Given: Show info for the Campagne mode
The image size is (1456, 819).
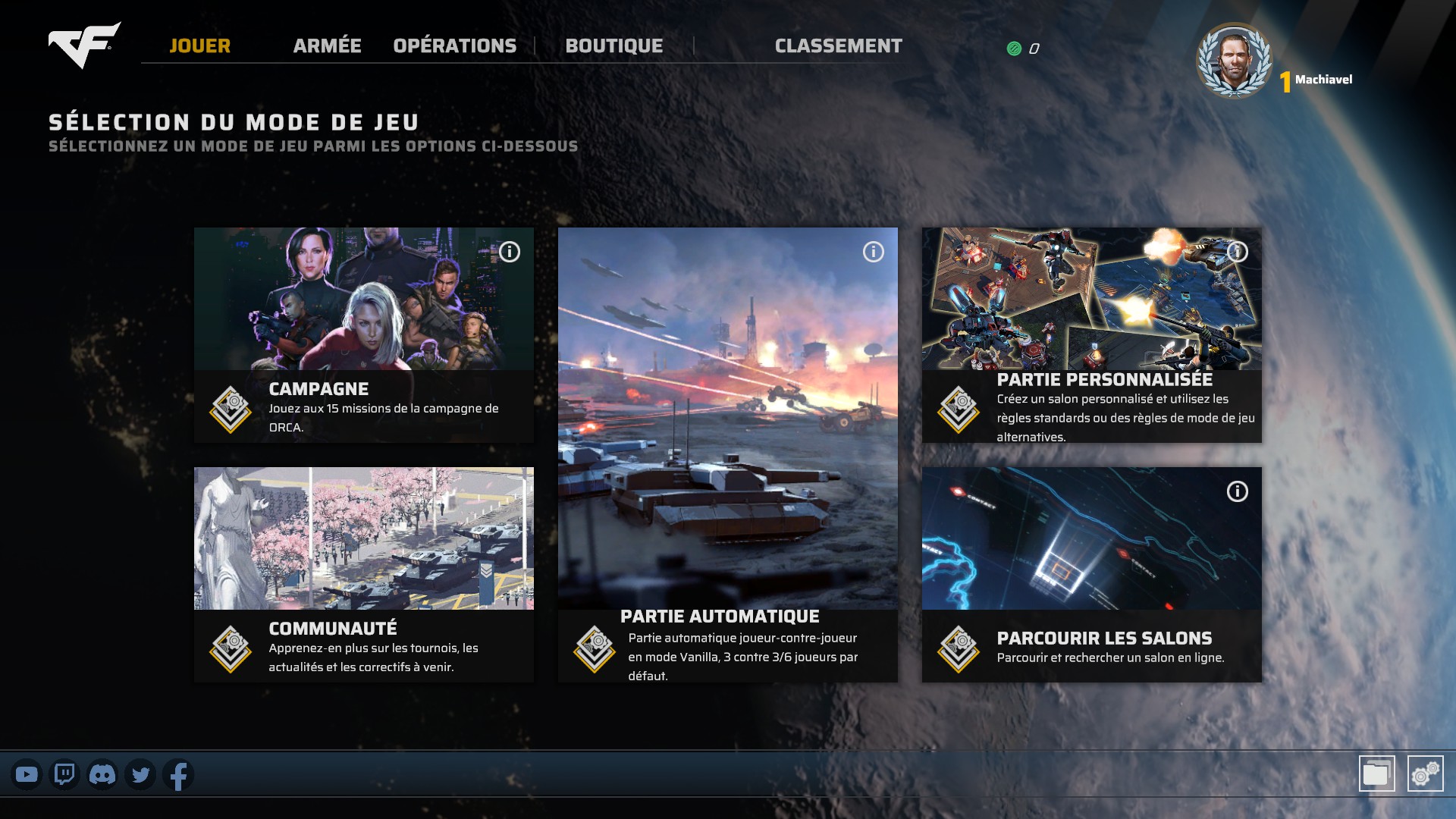Looking at the screenshot, I should point(510,252).
